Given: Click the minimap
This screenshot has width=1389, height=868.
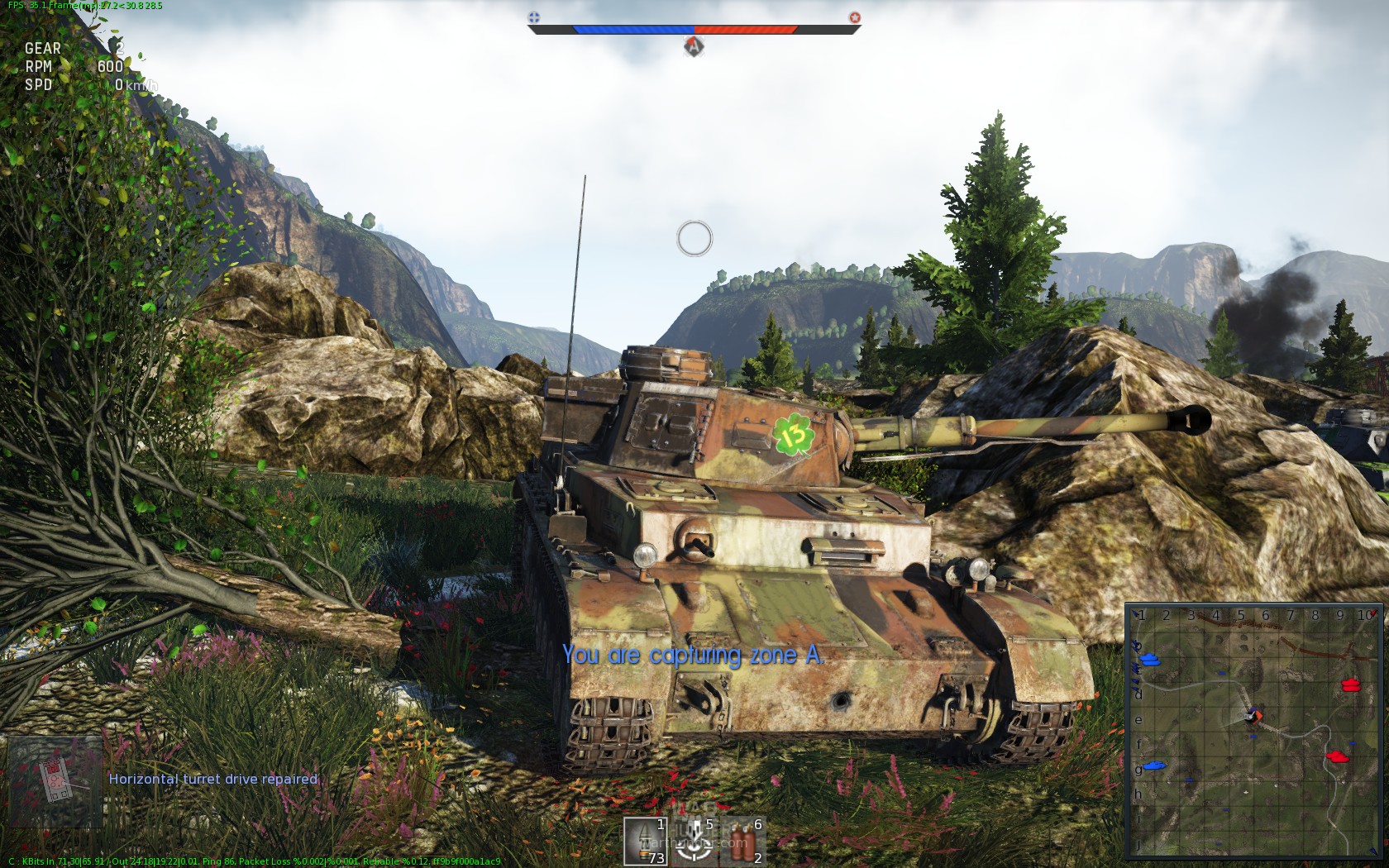Looking at the screenshot, I should coord(1253,731).
